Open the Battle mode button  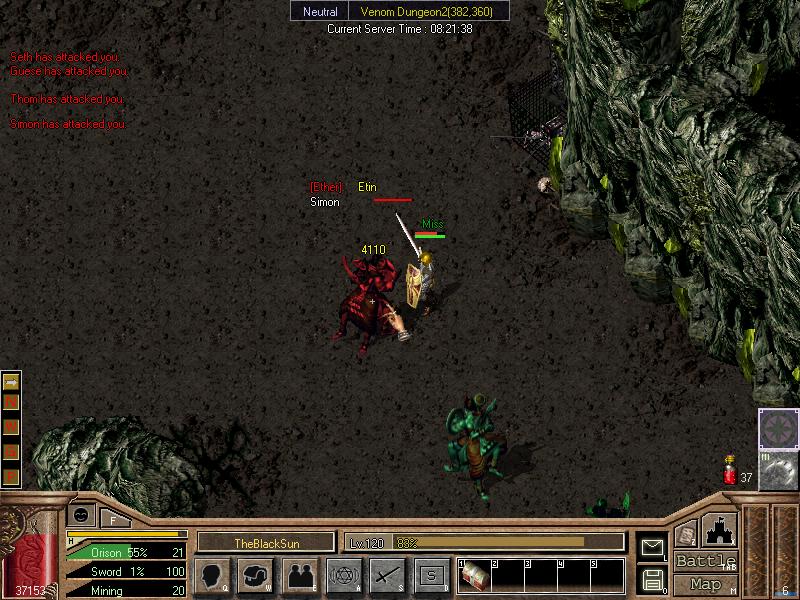click(x=706, y=561)
